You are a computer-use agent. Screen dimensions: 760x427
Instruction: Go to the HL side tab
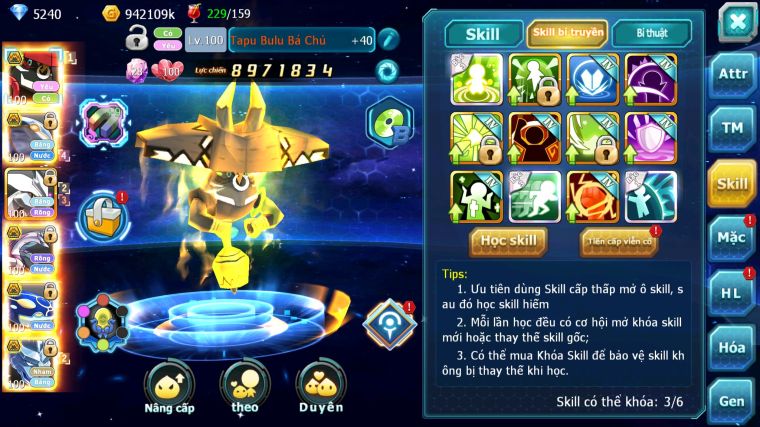tap(732, 292)
